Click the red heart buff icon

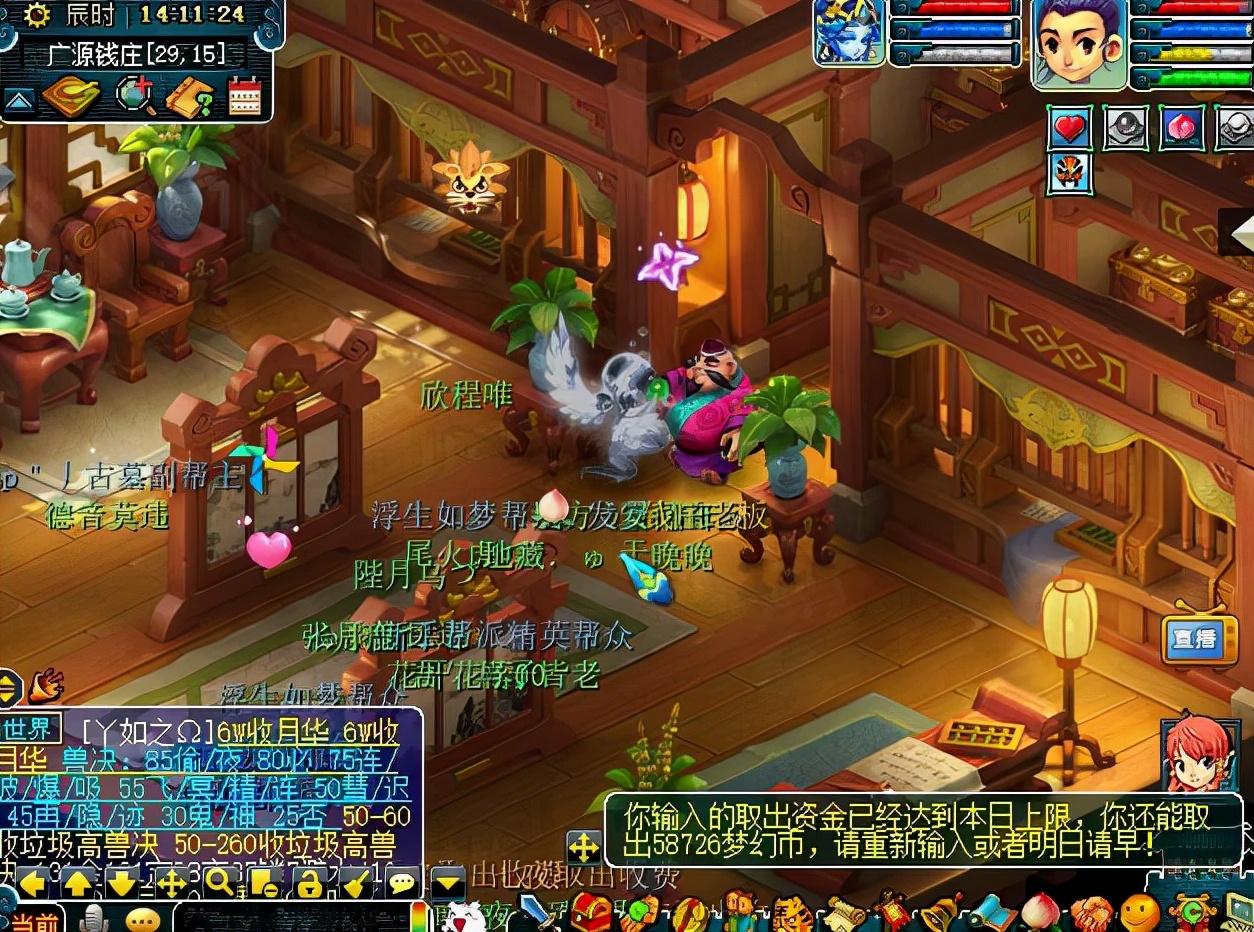pos(1070,129)
